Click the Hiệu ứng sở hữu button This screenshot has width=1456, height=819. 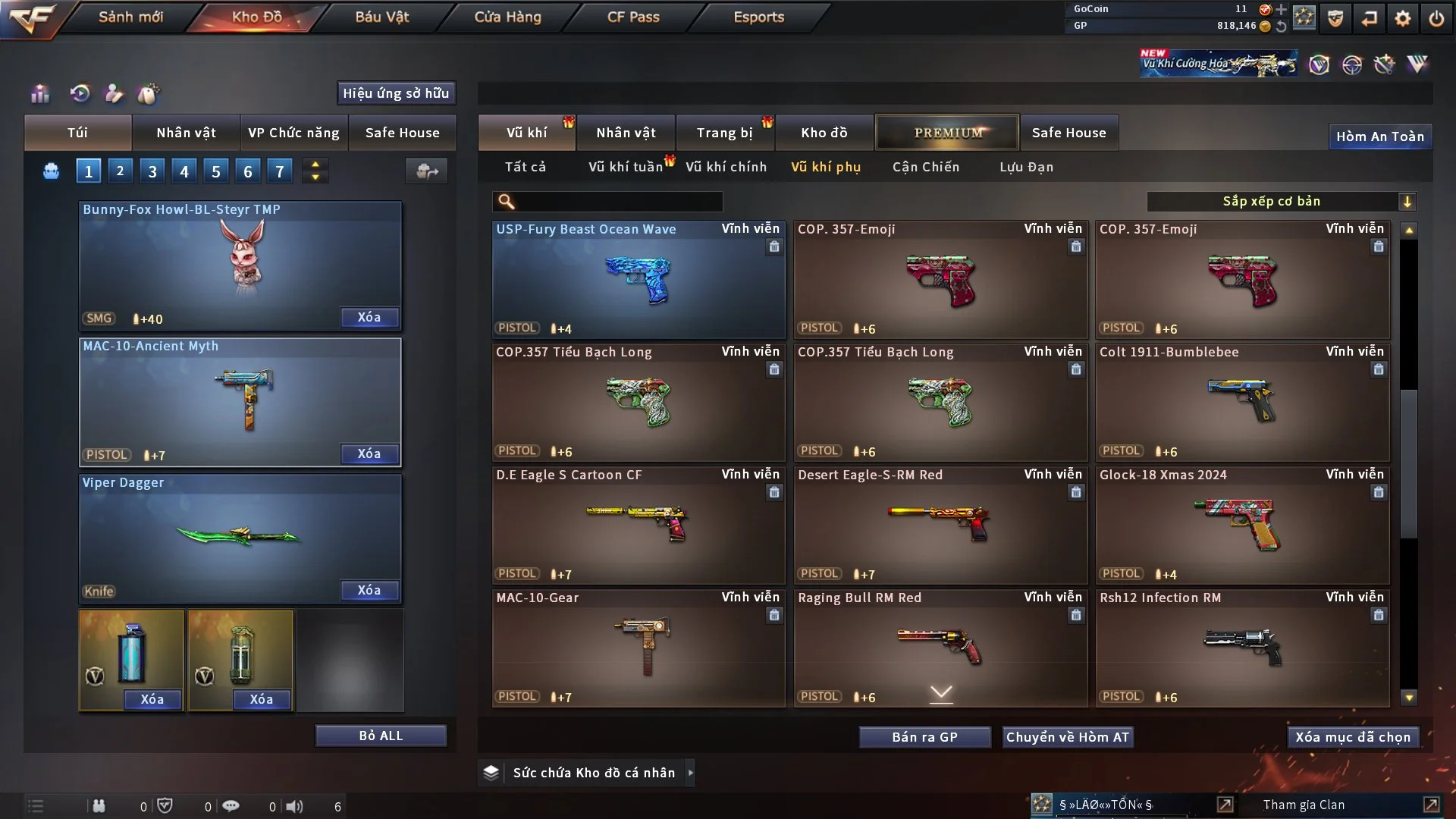(x=396, y=93)
